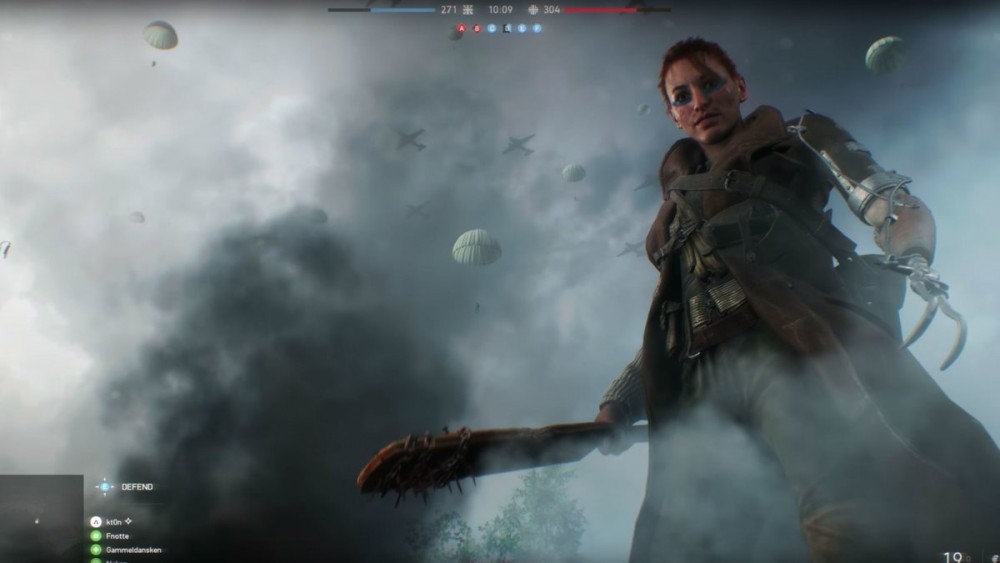Click the blue F objective flag
The image size is (1000, 563).
(x=537, y=29)
